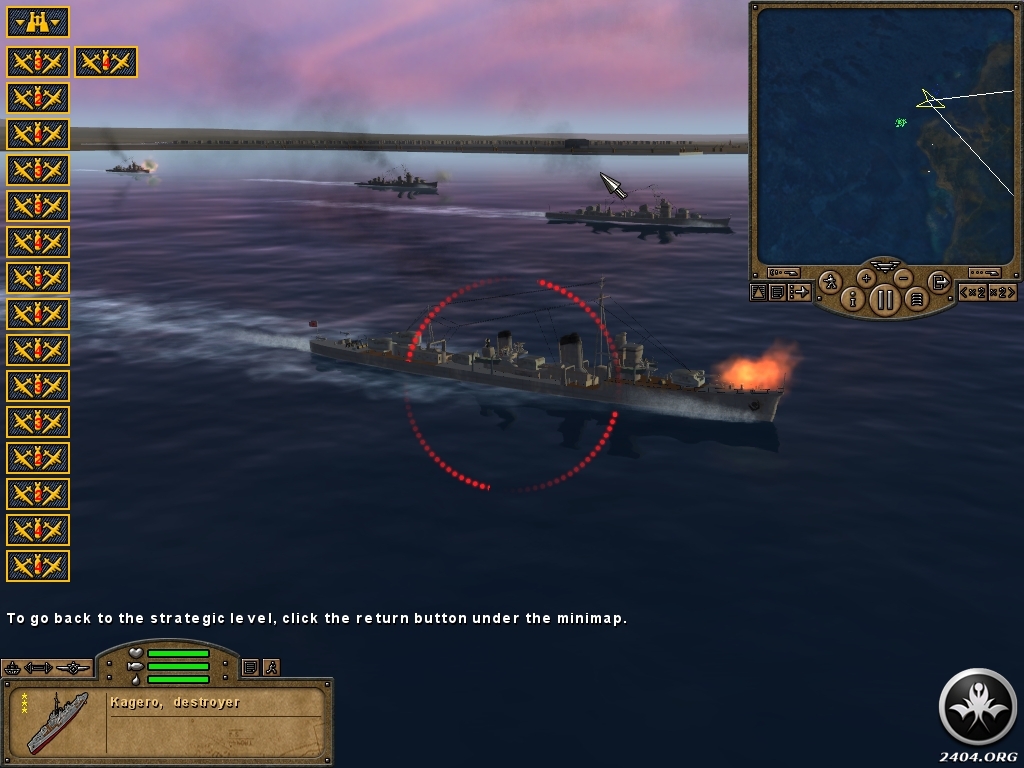Click the double-arrow formation button
1024x768 pixels.
[38, 667]
